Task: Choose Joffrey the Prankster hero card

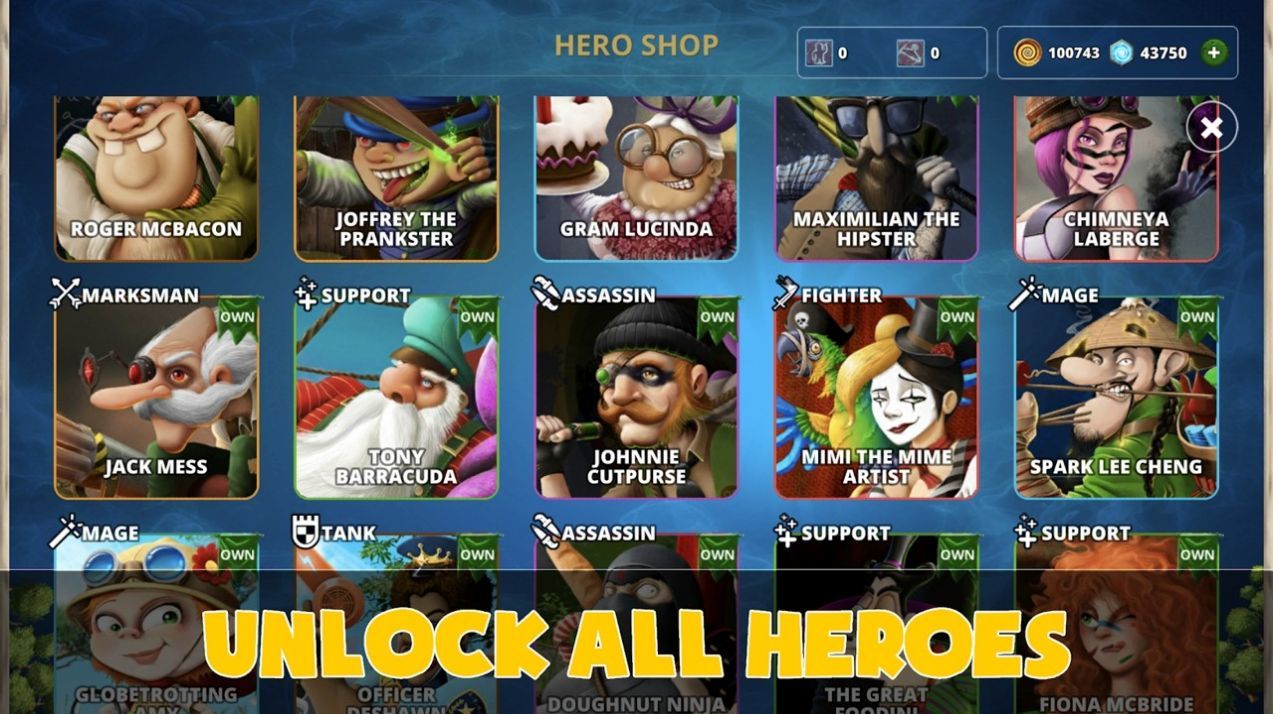Action: pyautogui.click(x=396, y=178)
